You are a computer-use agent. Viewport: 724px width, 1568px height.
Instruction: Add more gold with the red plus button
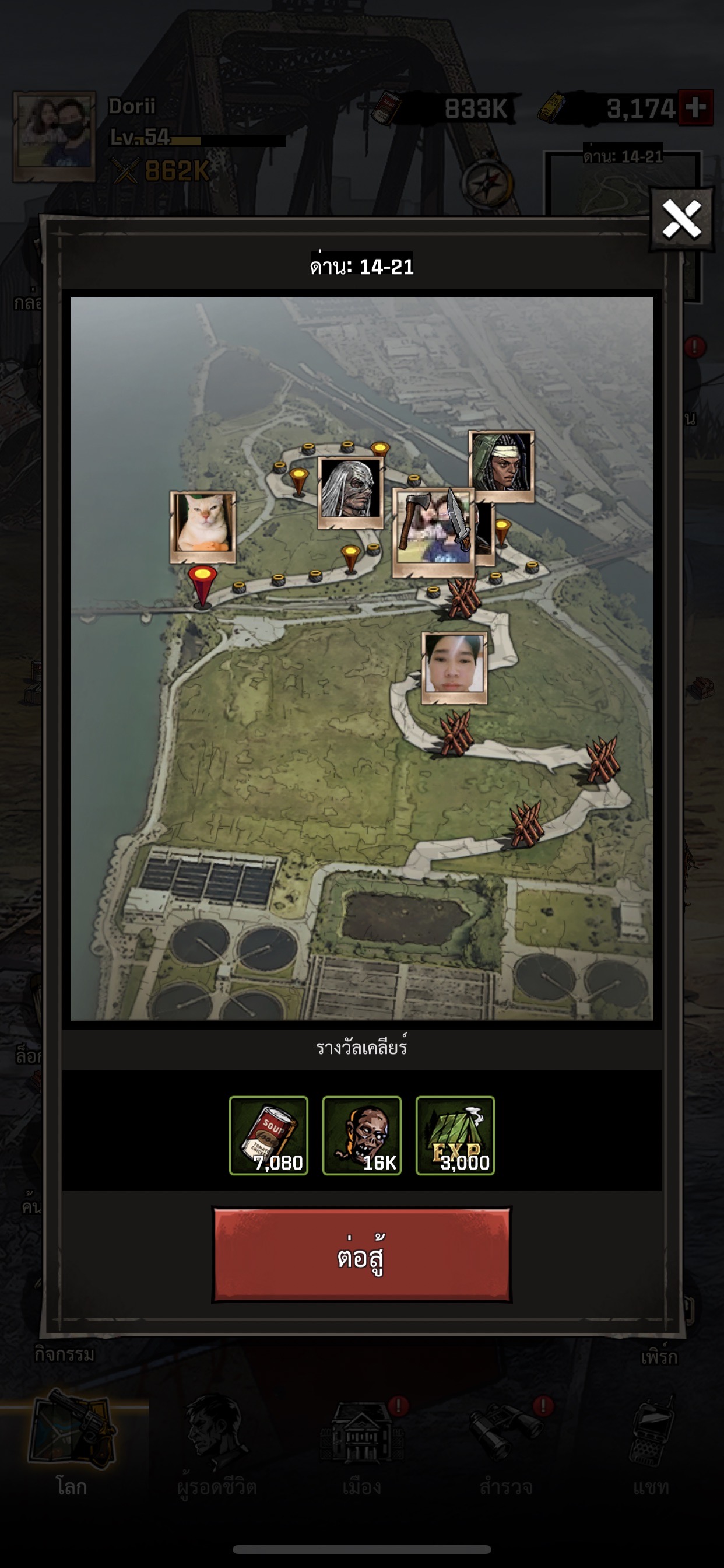point(695,108)
